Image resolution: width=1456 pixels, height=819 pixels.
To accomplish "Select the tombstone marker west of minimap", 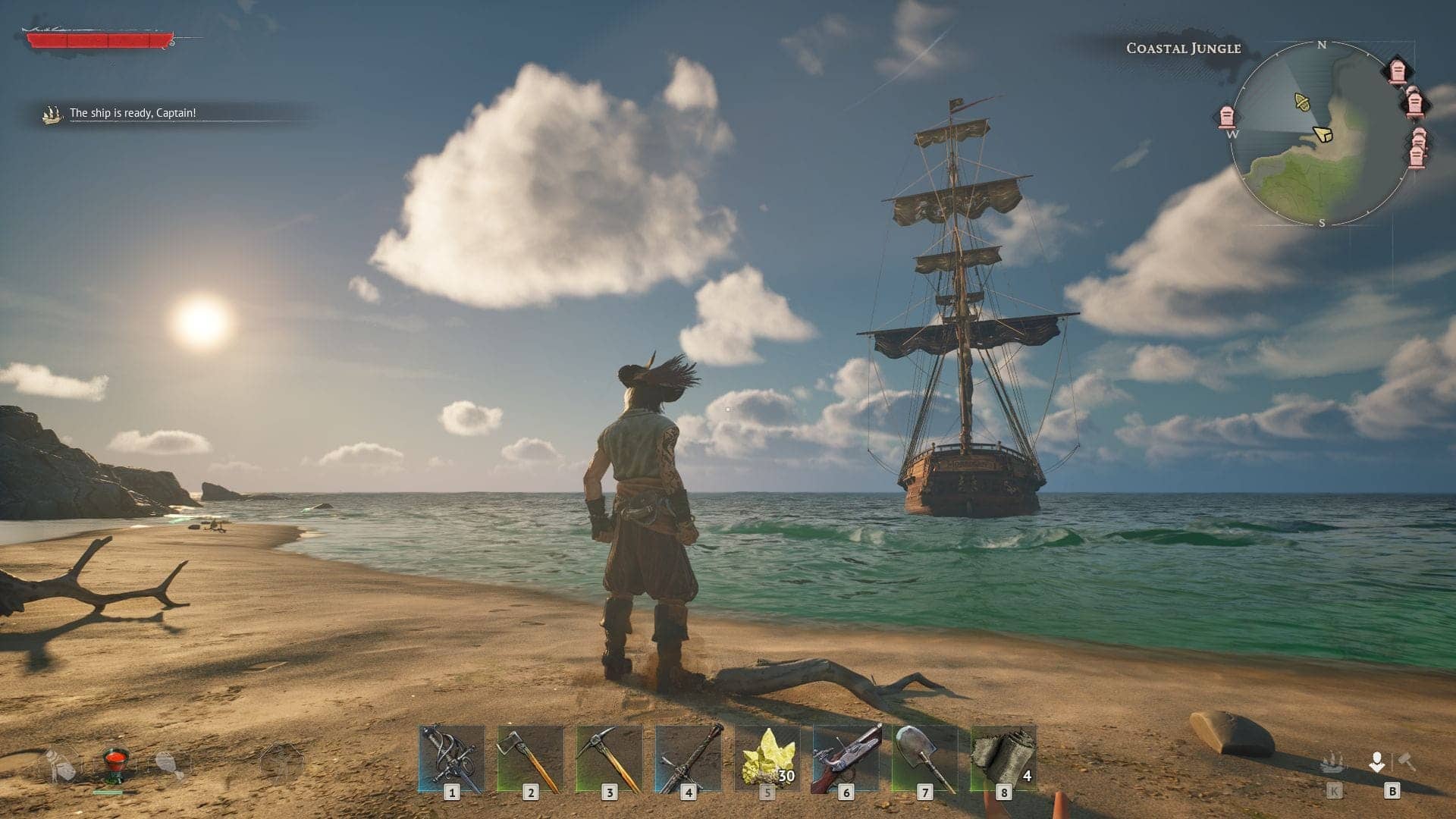I will tap(1226, 117).
